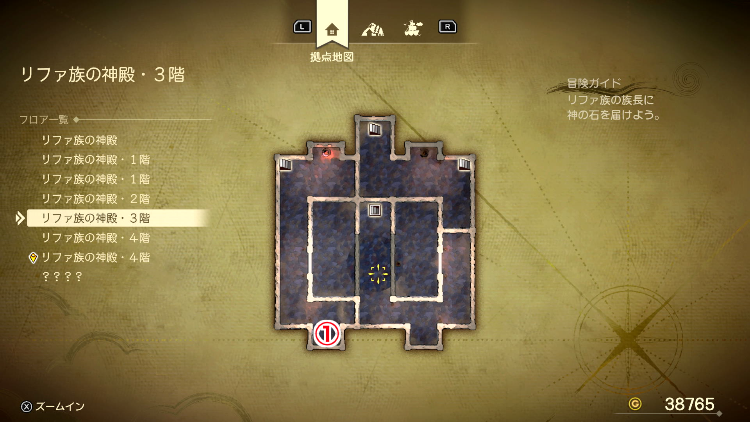The image size is (750, 422).
Task: Click the yellow crosshair cursor on the map
Action: pos(378,273)
